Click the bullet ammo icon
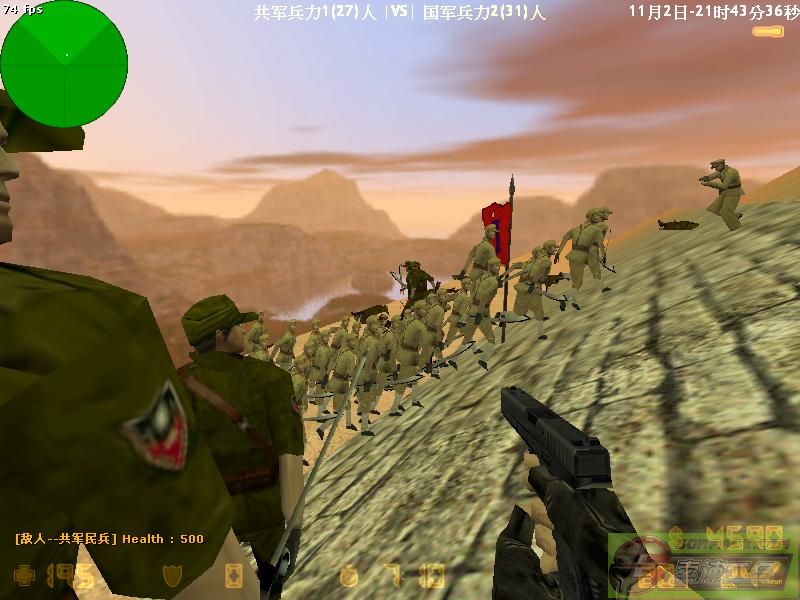Viewport: 800px width, 600px height. (768, 32)
